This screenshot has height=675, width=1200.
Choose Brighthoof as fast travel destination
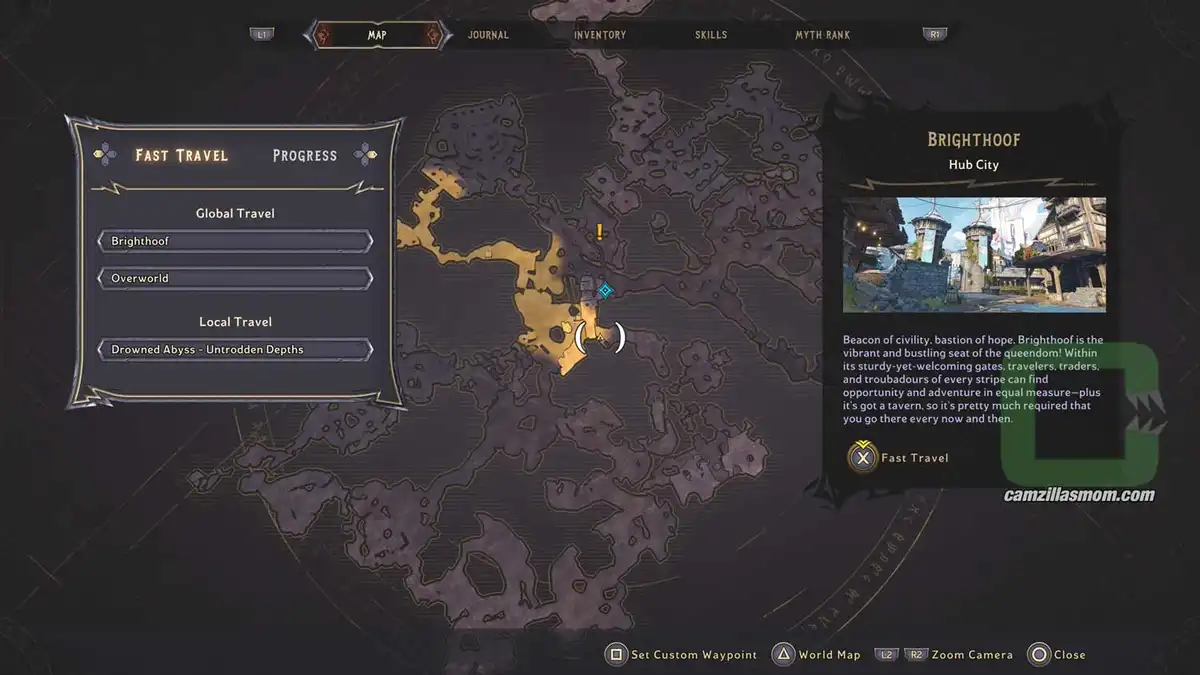[x=236, y=241]
